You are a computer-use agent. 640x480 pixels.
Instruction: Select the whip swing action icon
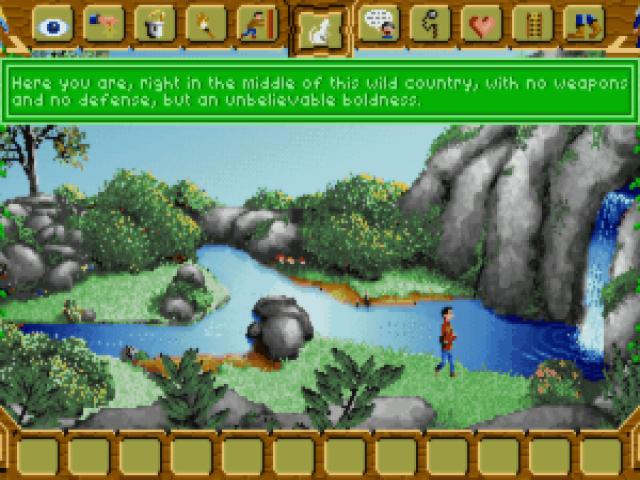click(x=430, y=23)
